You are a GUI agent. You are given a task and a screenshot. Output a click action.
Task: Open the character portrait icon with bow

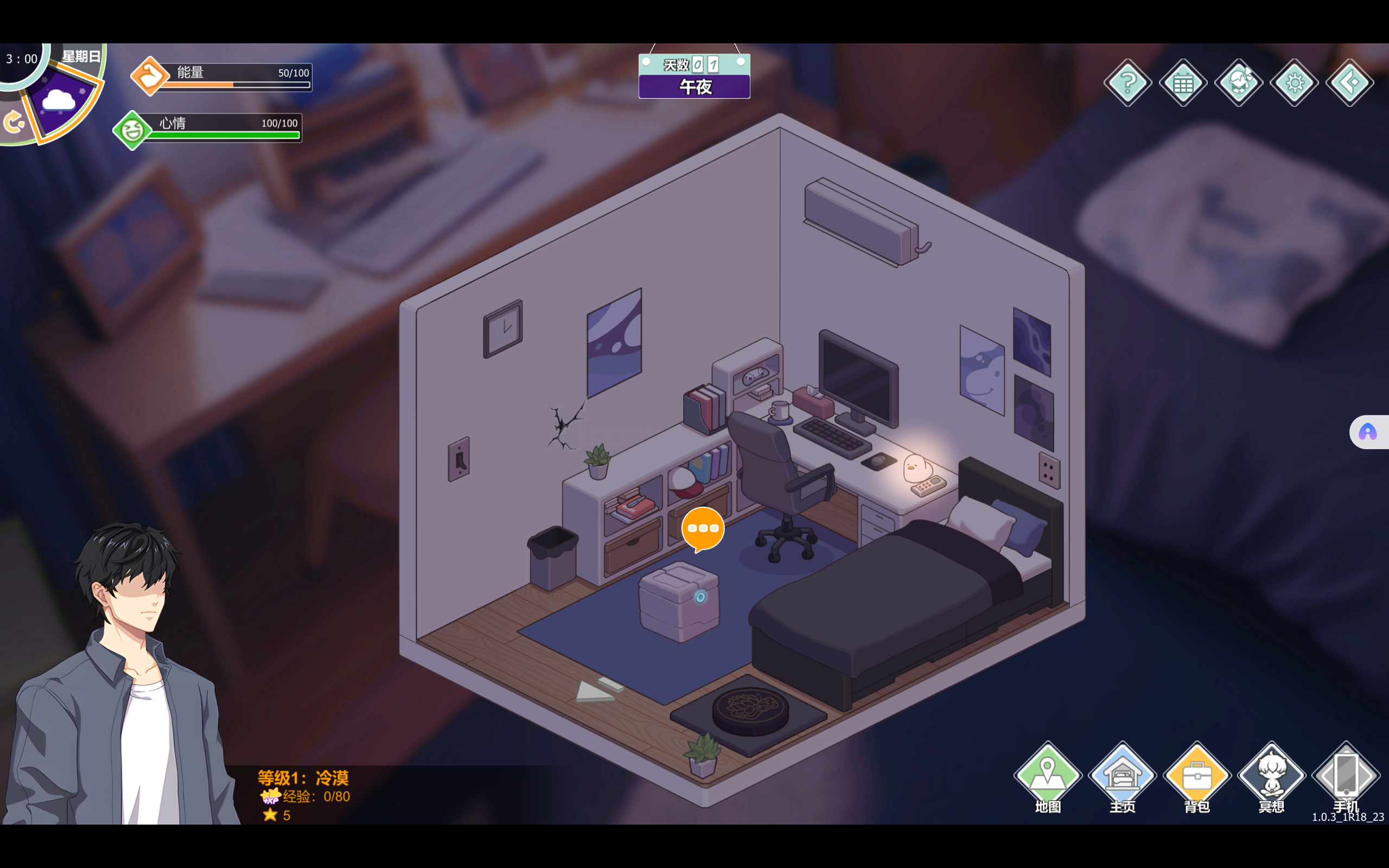1239,82
